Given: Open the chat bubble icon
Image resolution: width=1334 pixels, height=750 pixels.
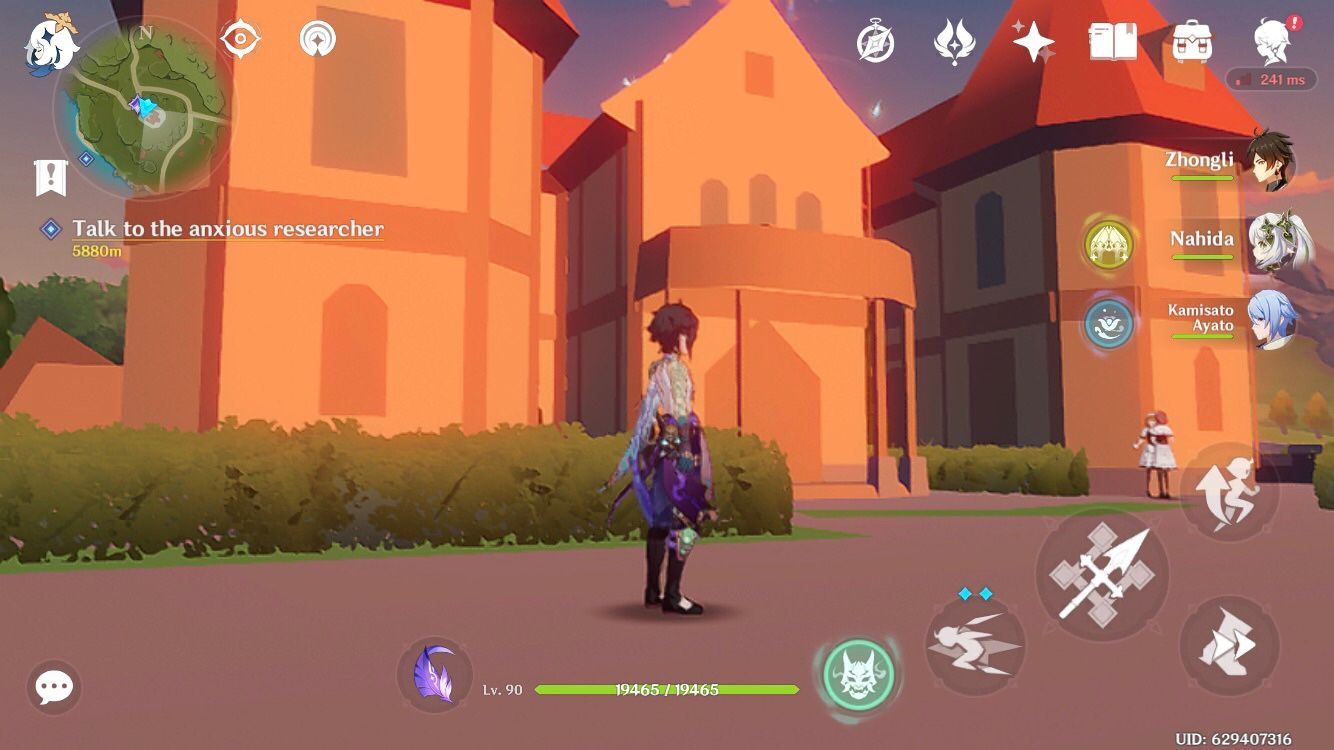Looking at the screenshot, I should pos(52,688).
